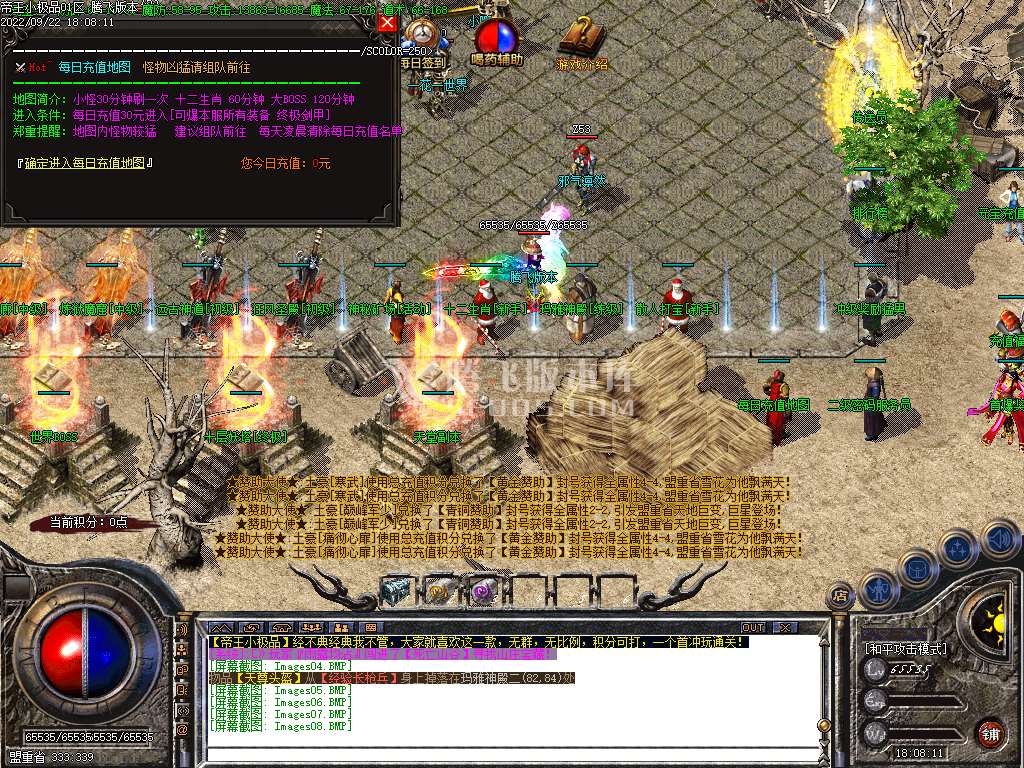This screenshot has width=1024, height=768.
Task: Open the 每日签到 daily sign-in icon
Action: [x=424, y=38]
